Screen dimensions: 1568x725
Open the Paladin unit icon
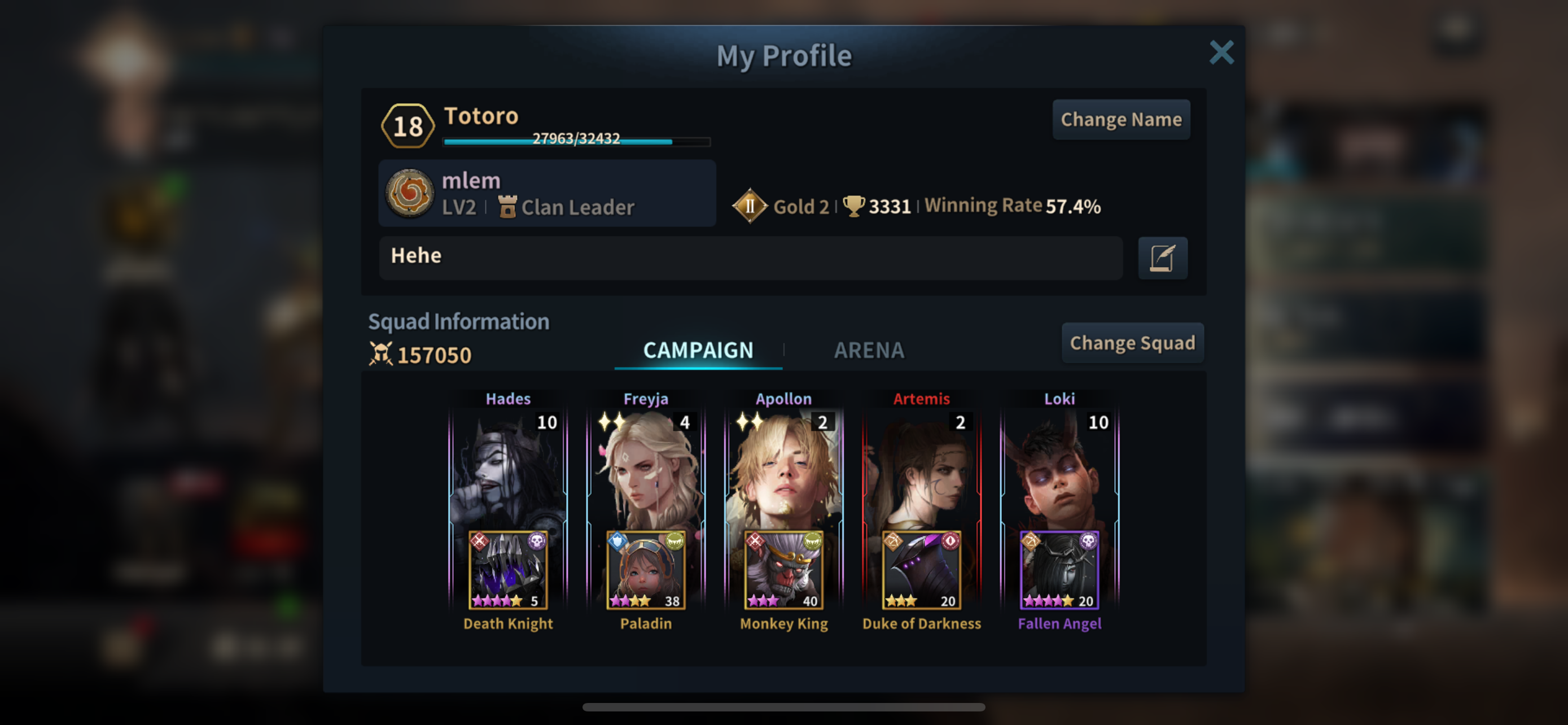click(646, 570)
